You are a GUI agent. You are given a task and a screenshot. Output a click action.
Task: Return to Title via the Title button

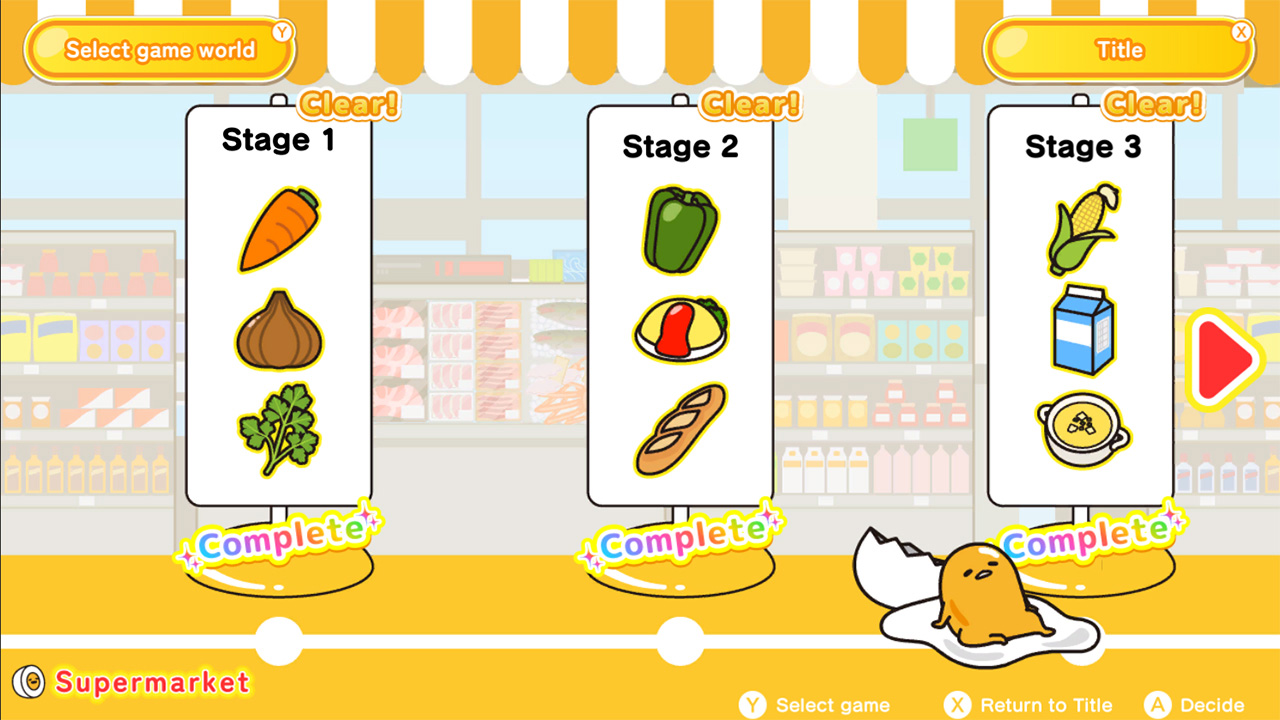[1118, 49]
